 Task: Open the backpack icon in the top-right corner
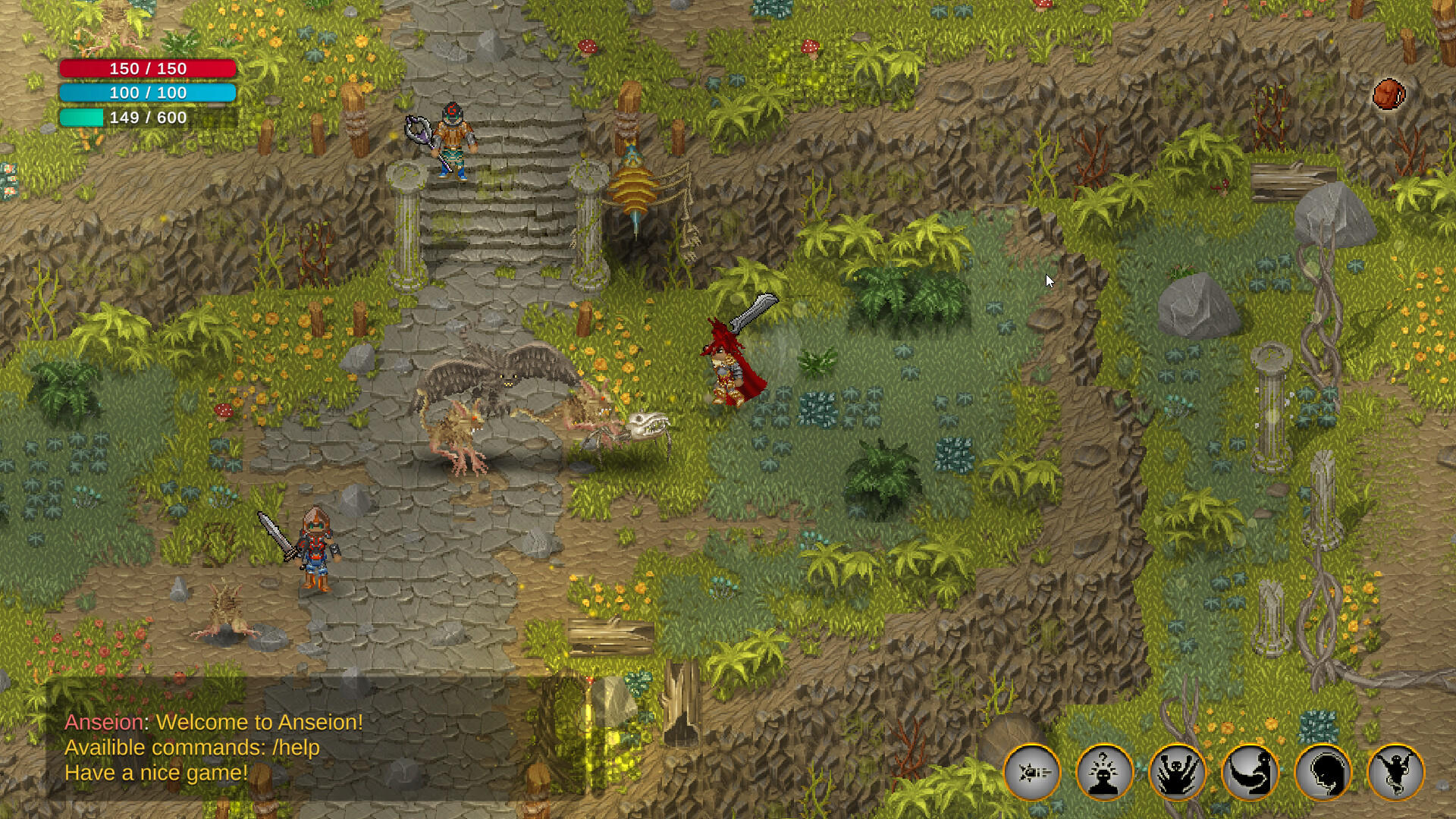point(1389,93)
